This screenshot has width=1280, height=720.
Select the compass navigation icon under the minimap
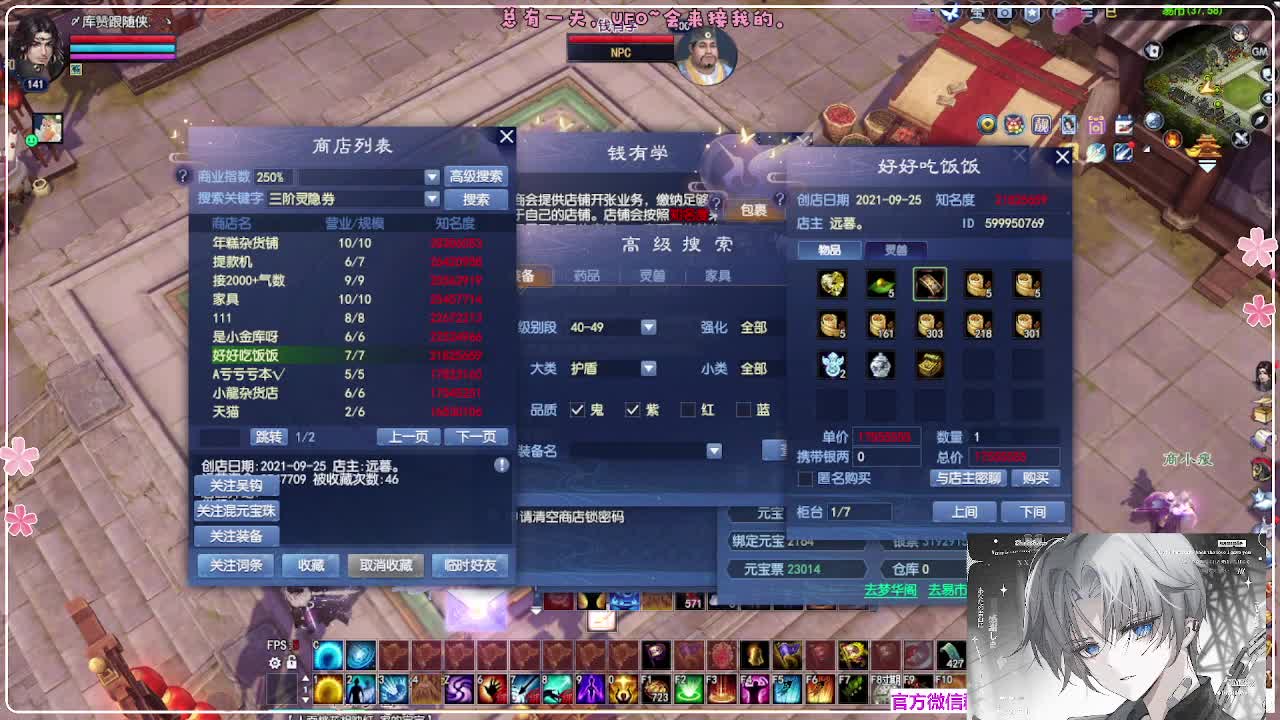pos(1258,120)
